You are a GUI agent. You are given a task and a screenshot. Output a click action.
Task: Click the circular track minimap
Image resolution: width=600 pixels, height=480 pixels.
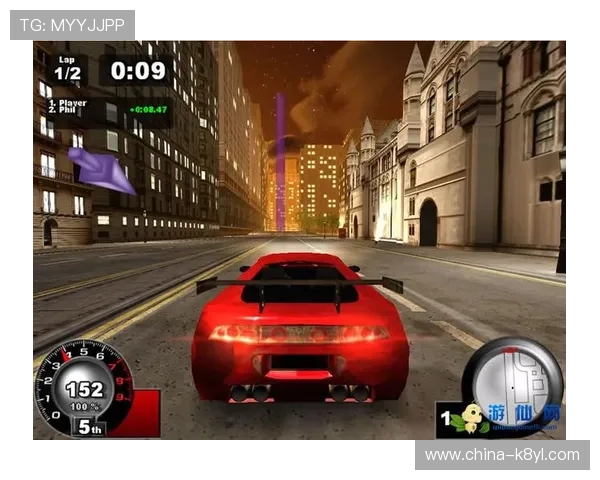[x=512, y=375]
